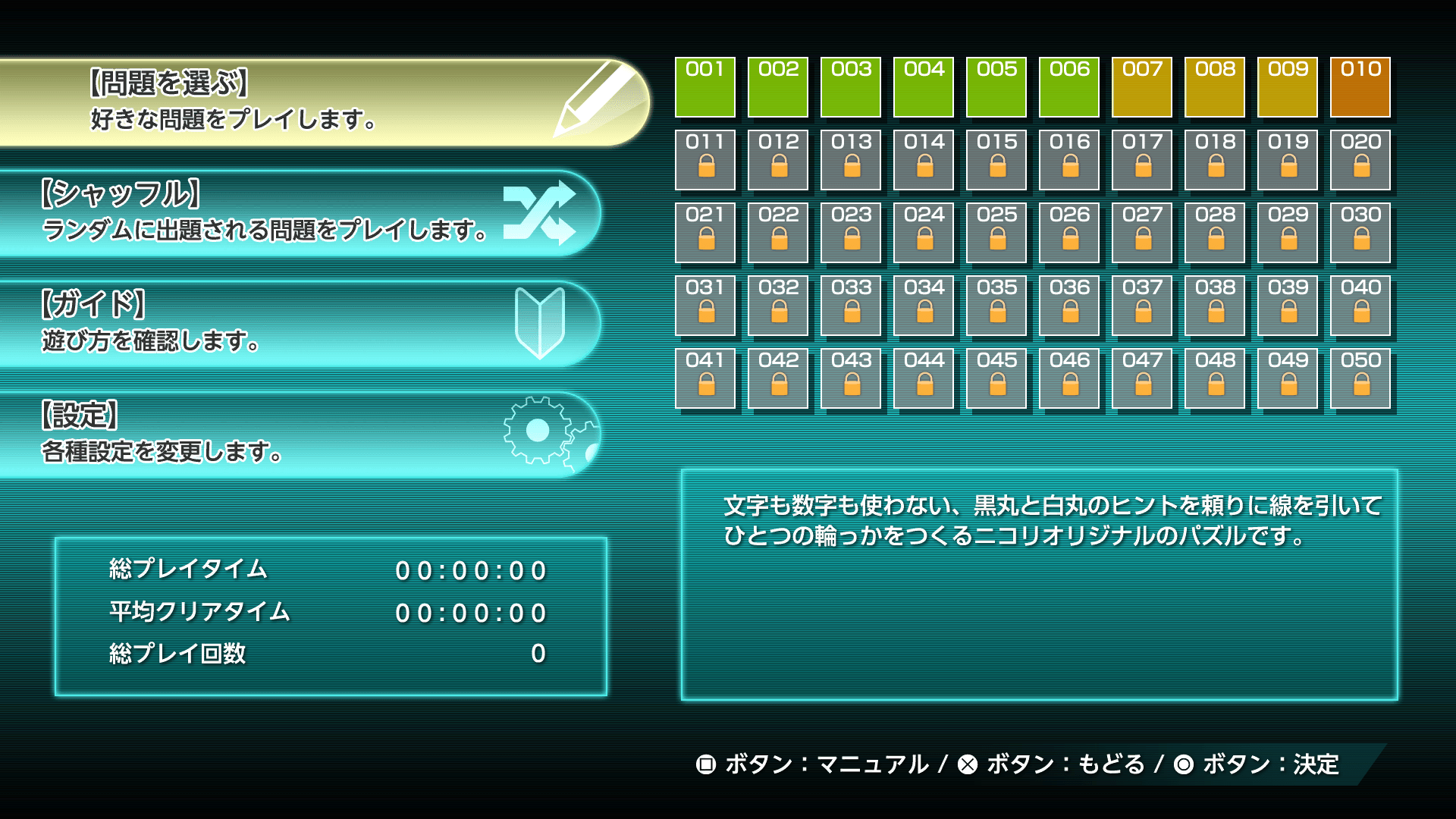Select locked puzzle 025
The height and width of the screenshot is (819, 1456).
[996, 233]
